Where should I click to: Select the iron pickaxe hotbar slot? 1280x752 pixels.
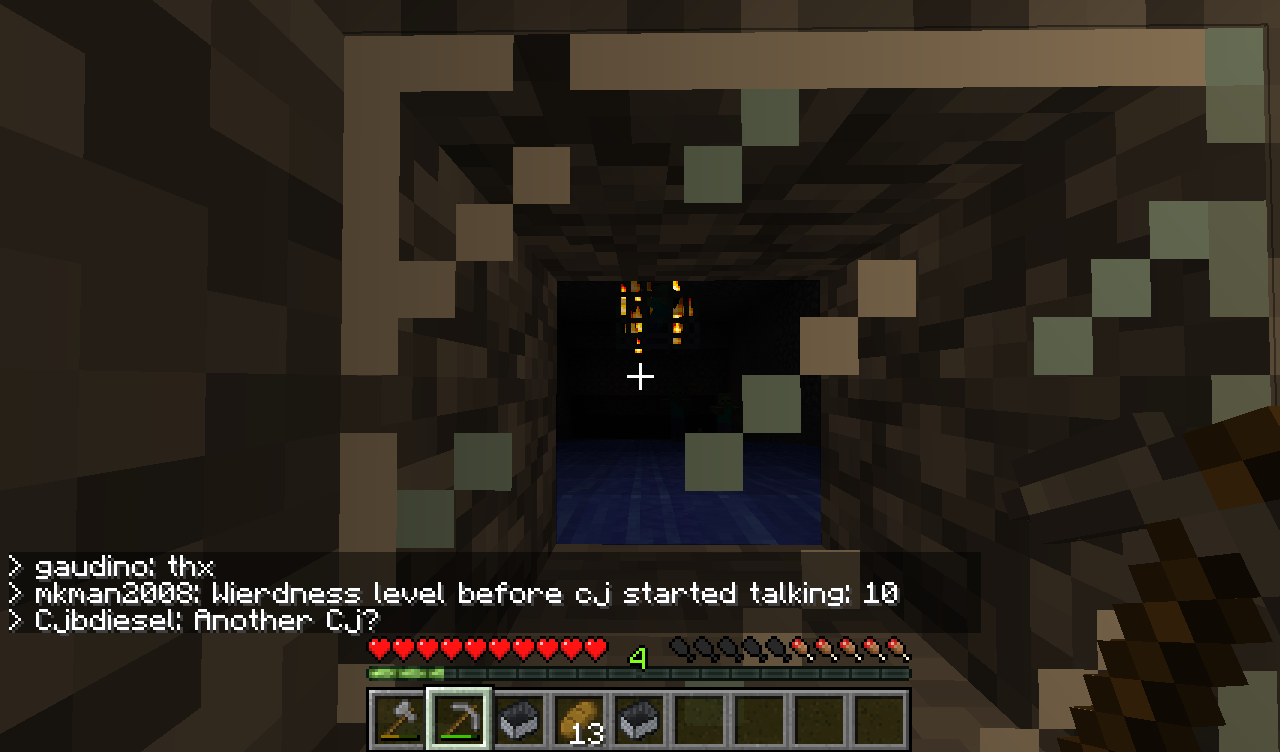(460, 718)
